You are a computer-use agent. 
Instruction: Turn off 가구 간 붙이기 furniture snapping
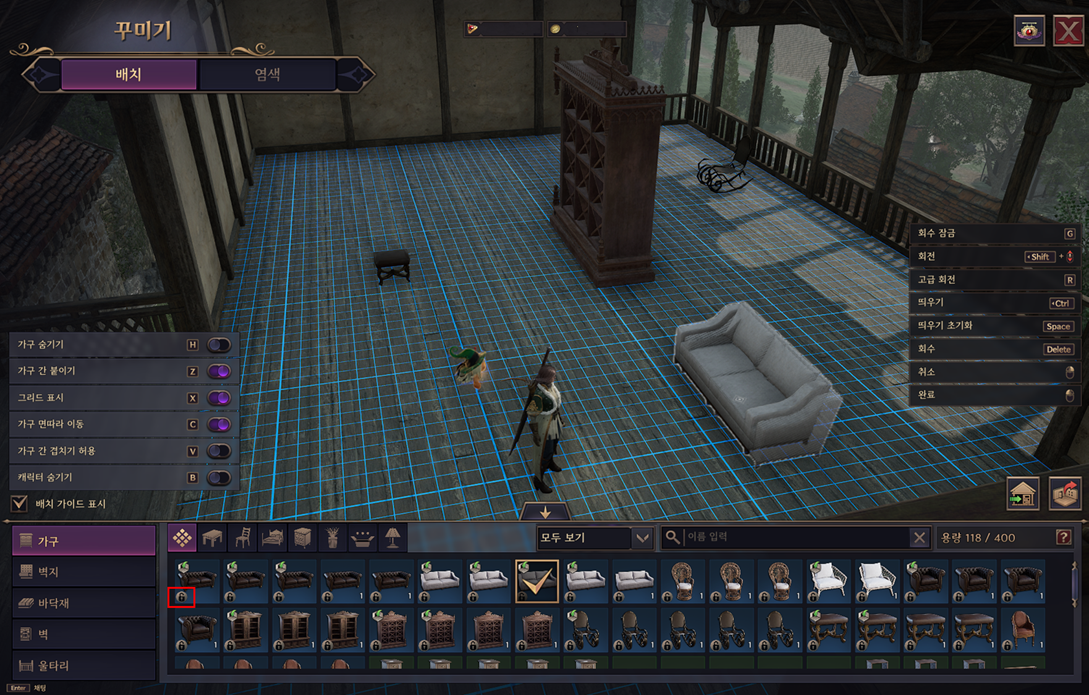coord(219,371)
